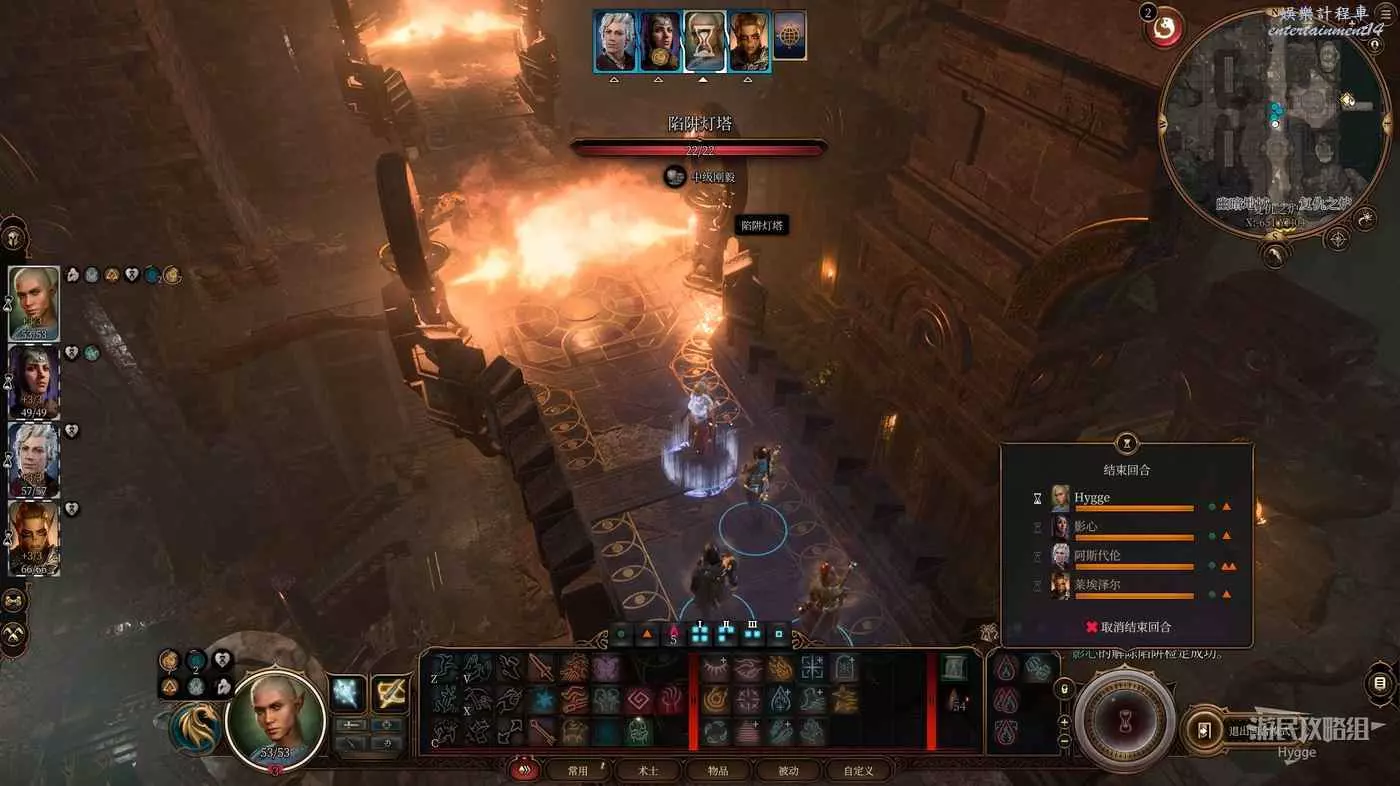Show the 被动 hotbar tab

[789, 771]
